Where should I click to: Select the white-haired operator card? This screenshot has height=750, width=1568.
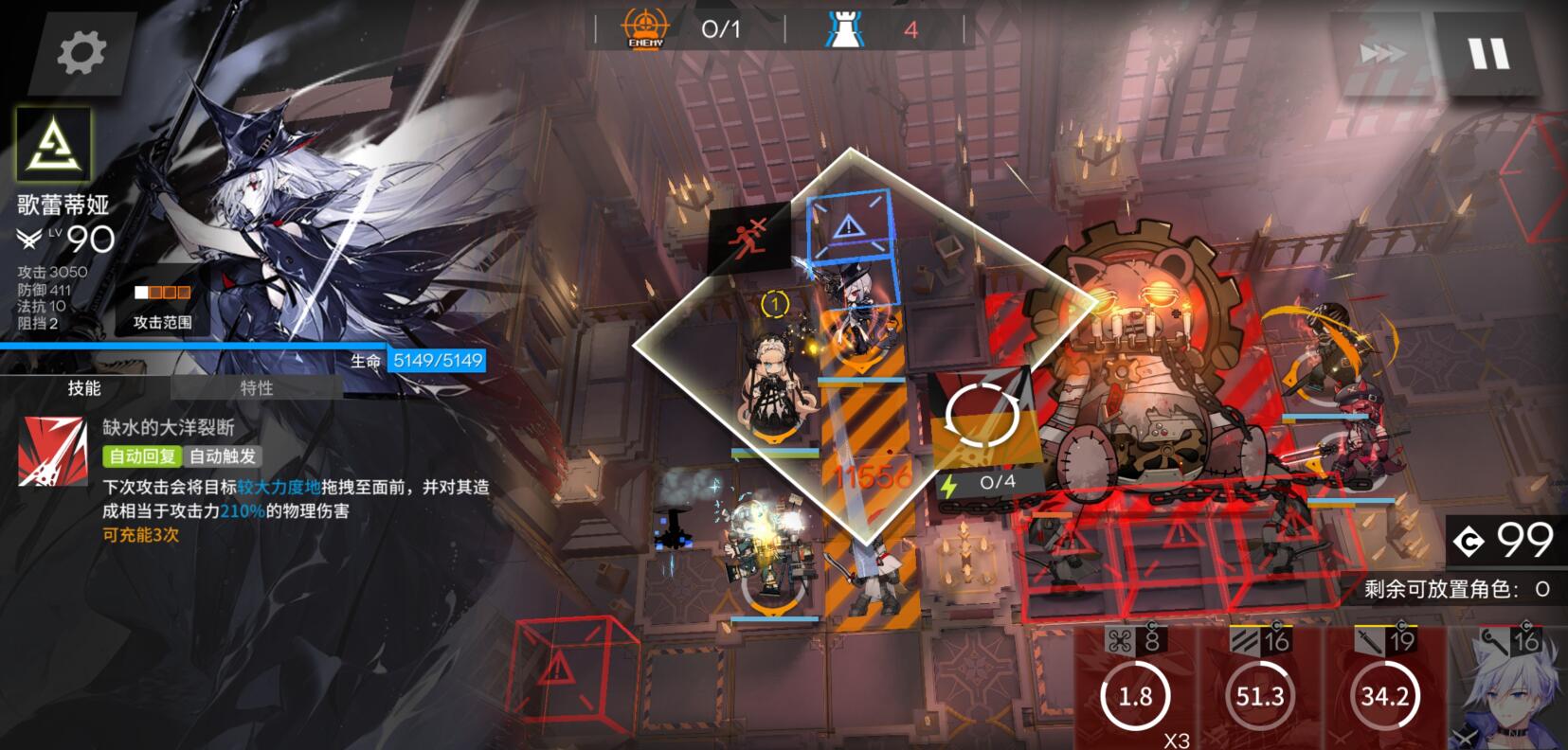[x=1507, y=687]
